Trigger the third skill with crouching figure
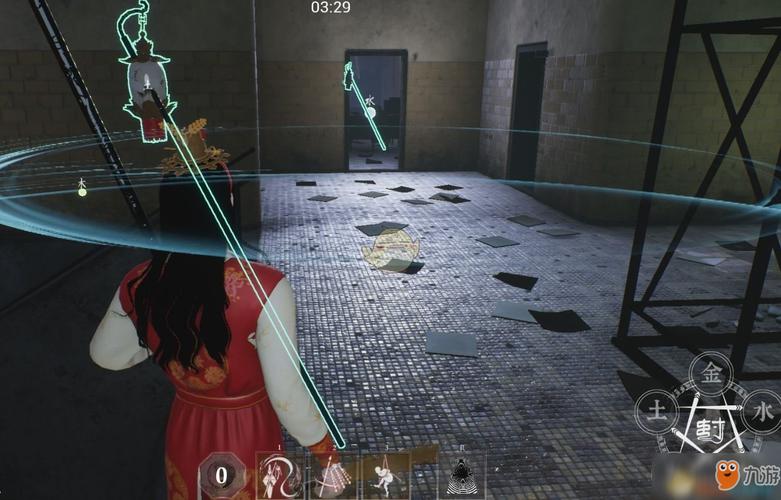This screenshot has width=781, height=500. click(385, 474)
